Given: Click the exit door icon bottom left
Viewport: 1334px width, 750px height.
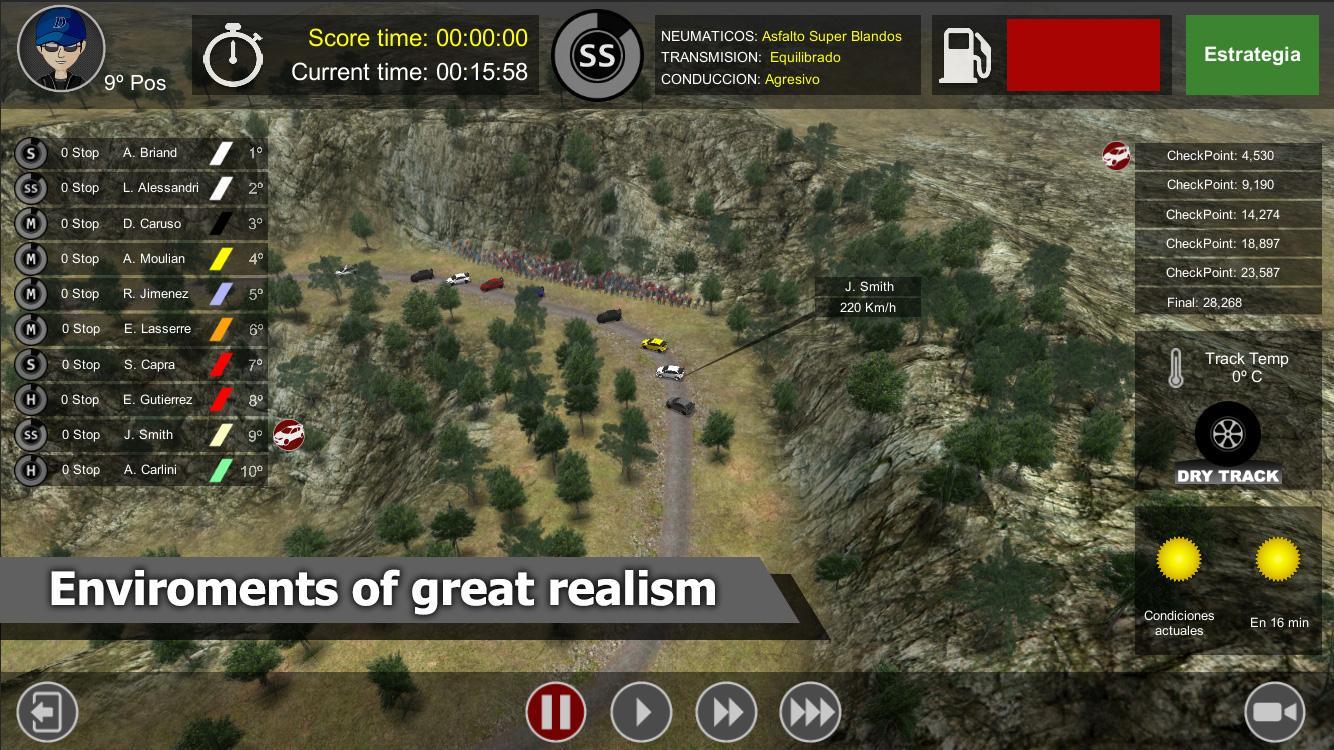Looking at the screenshot, I should (47, 711).
